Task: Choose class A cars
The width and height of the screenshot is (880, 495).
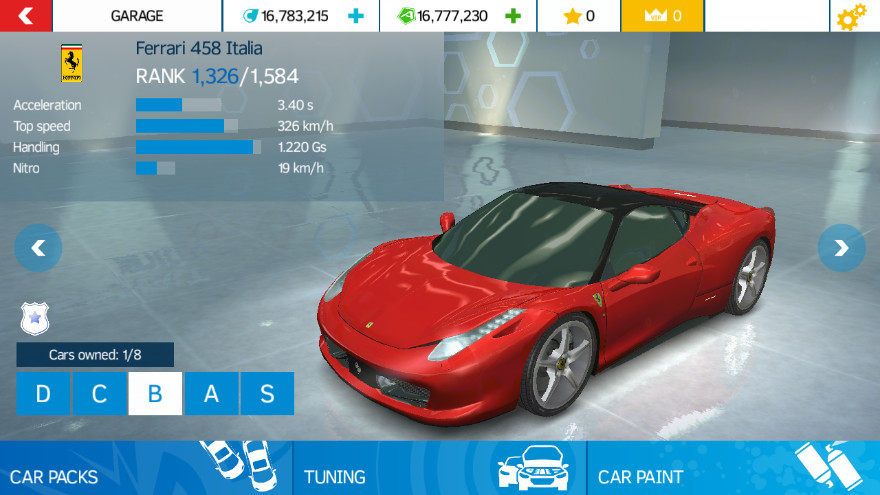Action: tap(211, 393)
